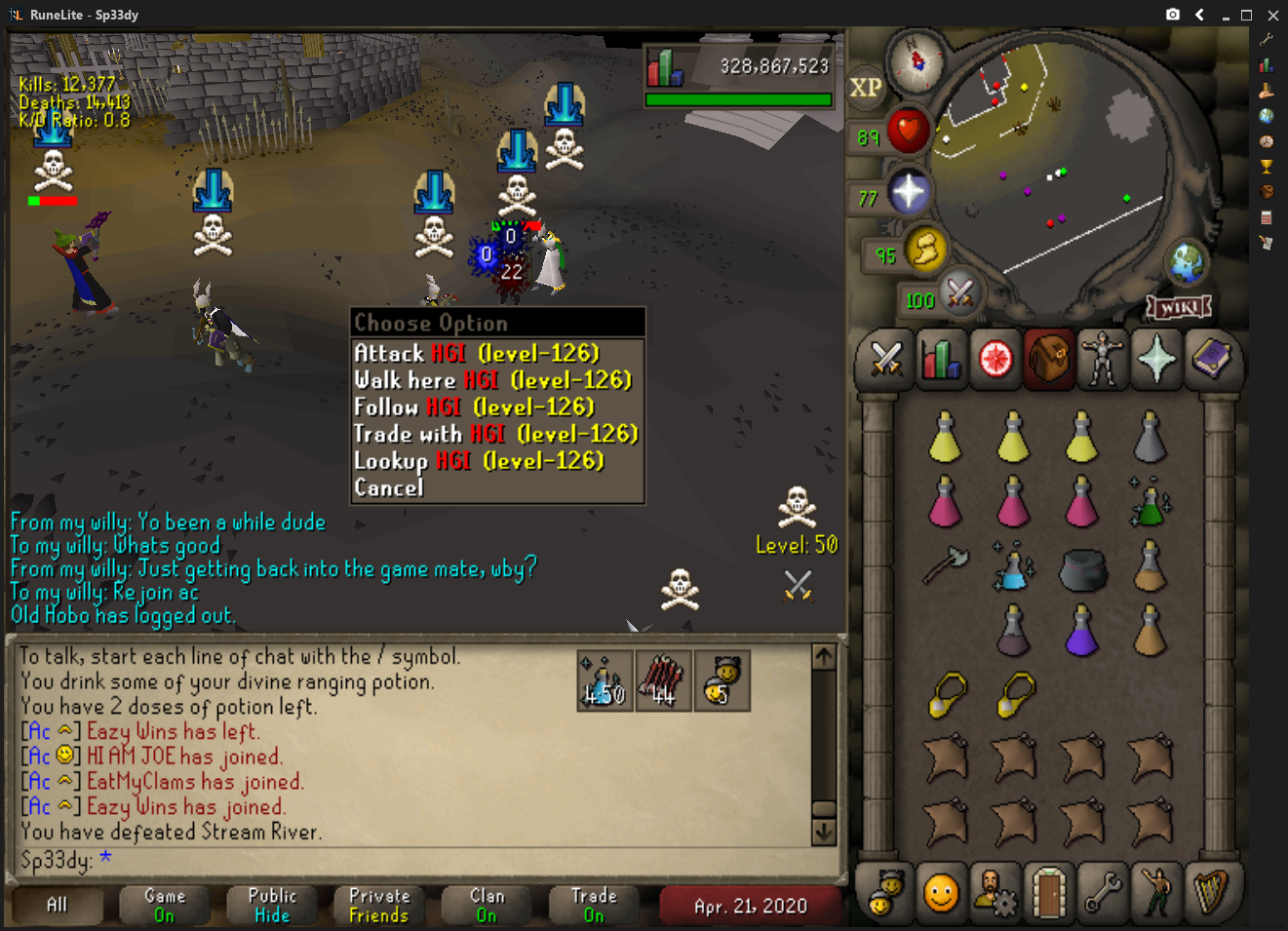
Task: Show All chat messages tab
Action: (x=57, y=905)
